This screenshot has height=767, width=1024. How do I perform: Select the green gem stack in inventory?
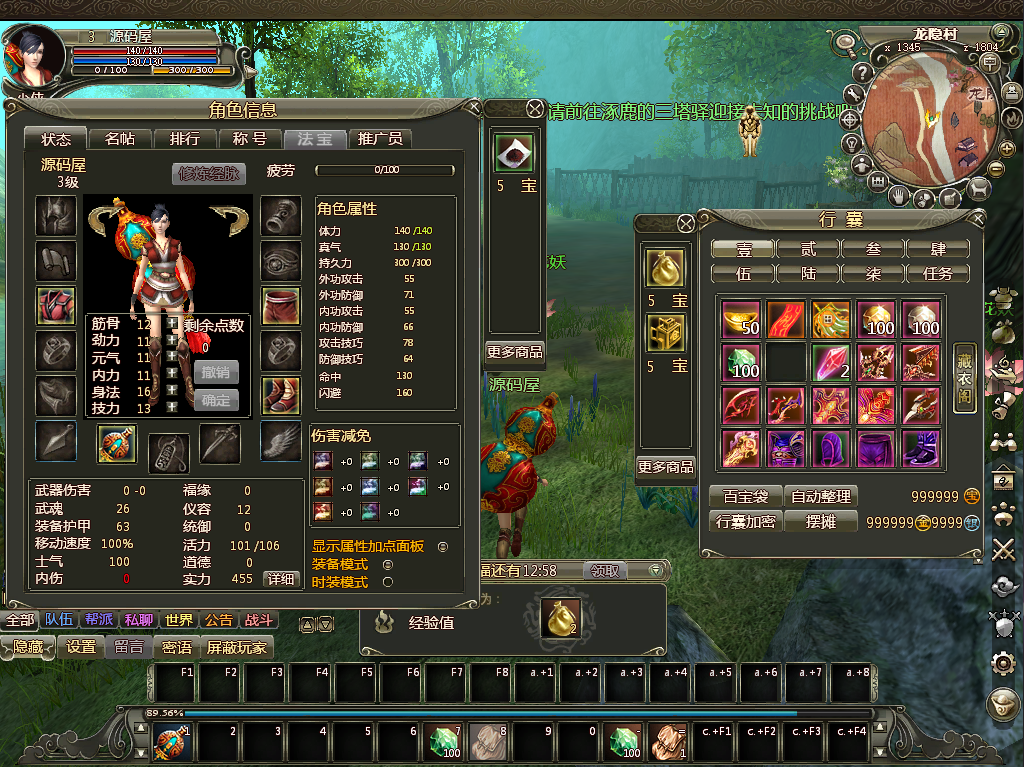[741, 363]
